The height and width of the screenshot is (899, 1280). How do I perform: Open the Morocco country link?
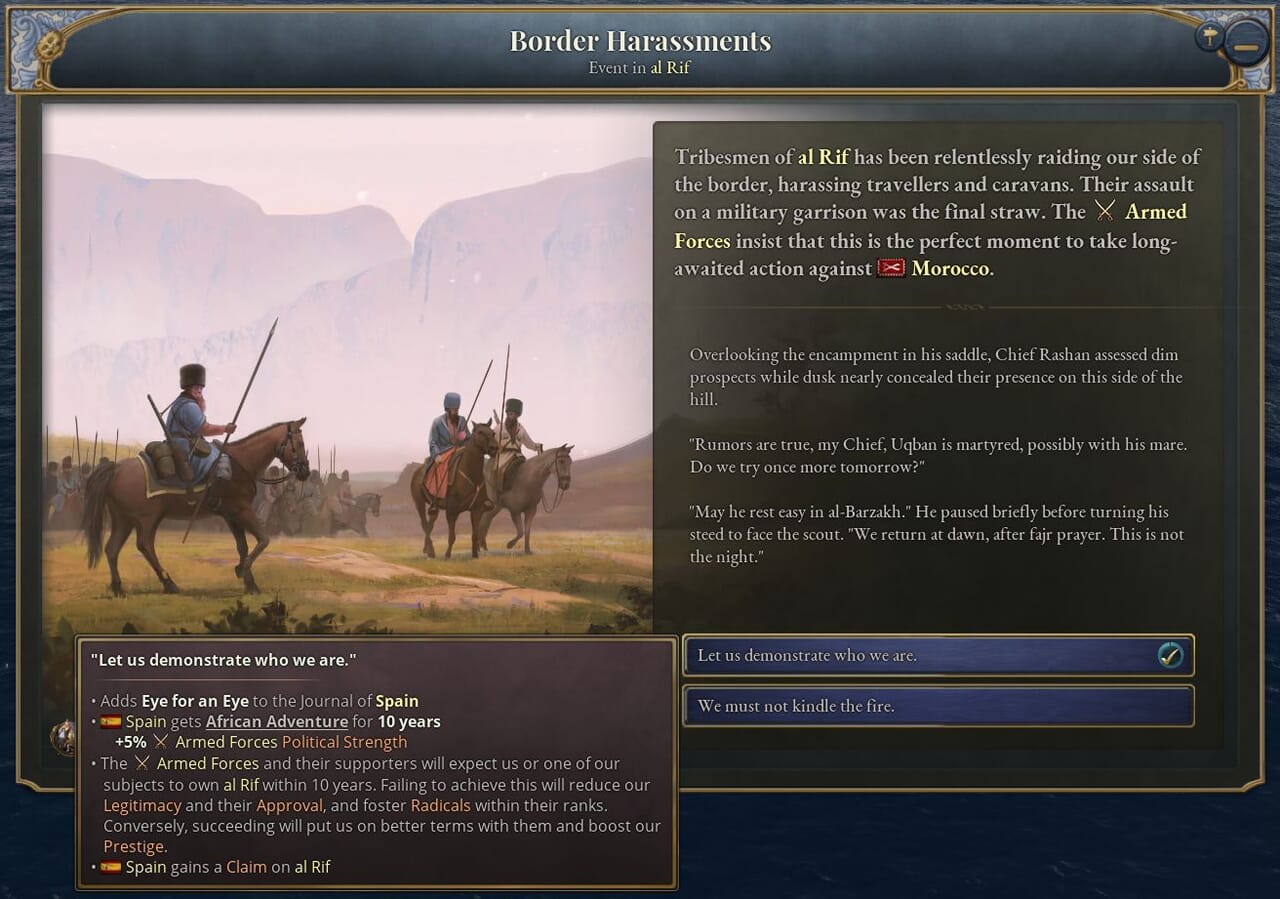pyautogui.click(x=951, y=269)
